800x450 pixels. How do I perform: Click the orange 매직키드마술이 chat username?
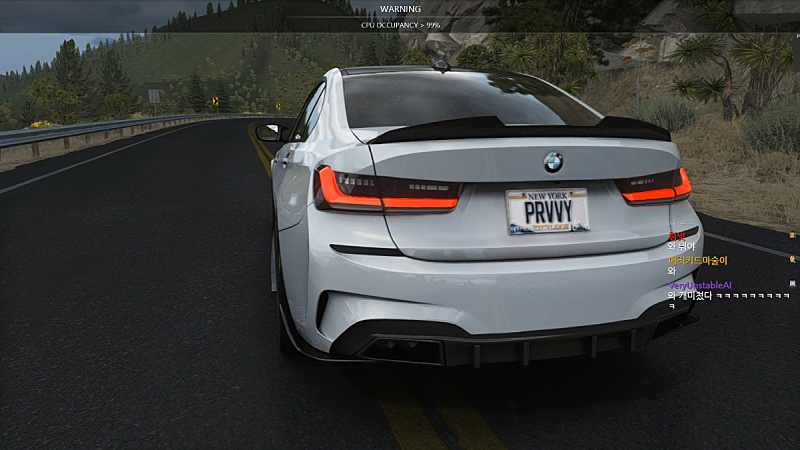pyautogui.click(x=697, y=260)
